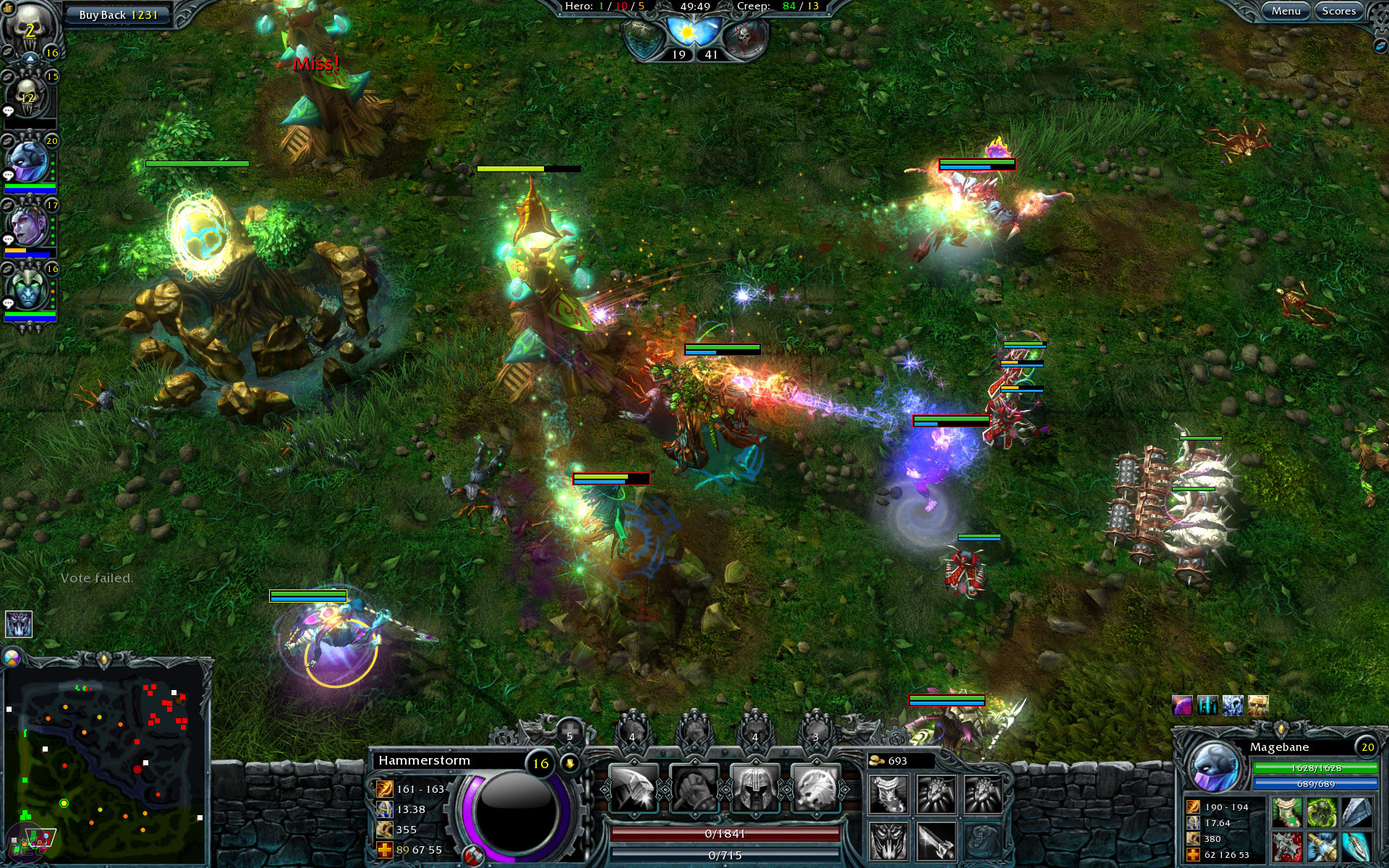Viewport: 1389px width, 868px height.
Task: Select the clenched fist ability icon
Action: 694,790
